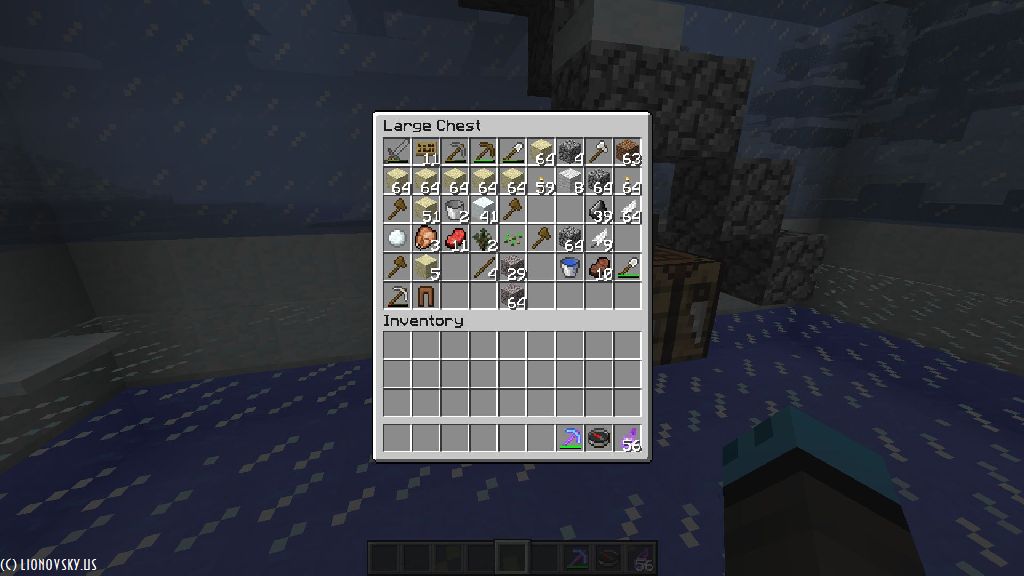Screen dimensions: 1024x576
Task: Select the enchanted diamond pickaxe in the inventory
Action: point(570,438)
